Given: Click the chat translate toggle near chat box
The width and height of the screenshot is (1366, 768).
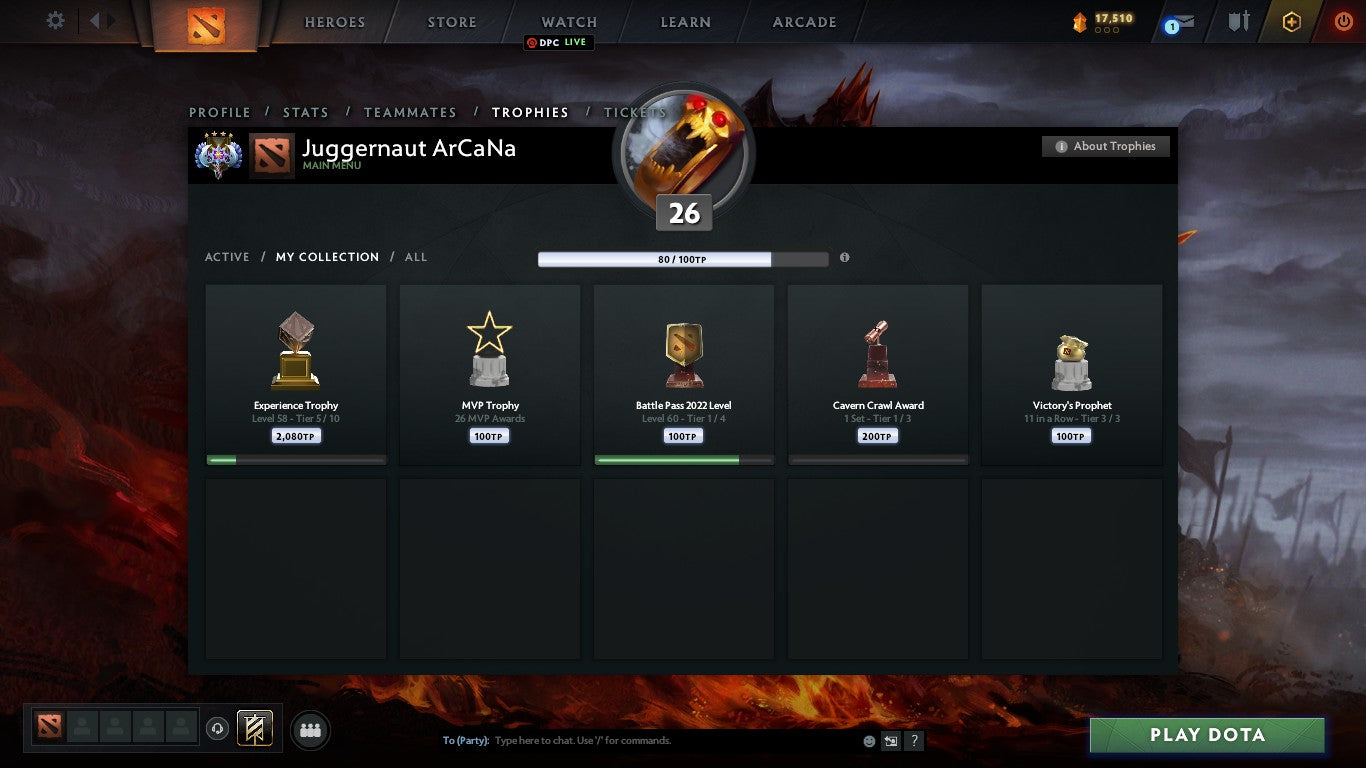Looking at the screenshot, I should click(x=890, y=740).
